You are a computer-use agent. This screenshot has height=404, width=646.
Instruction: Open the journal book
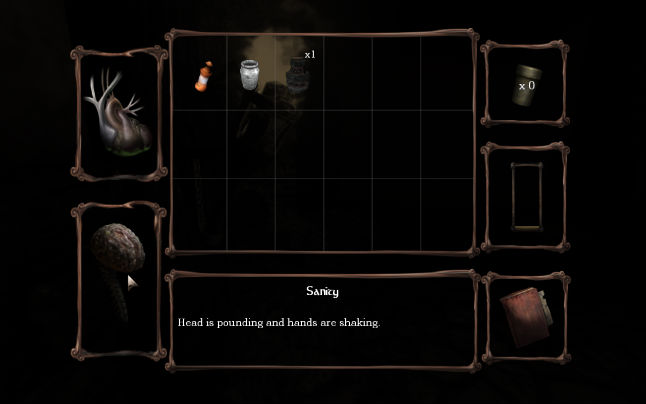[523, 317]
